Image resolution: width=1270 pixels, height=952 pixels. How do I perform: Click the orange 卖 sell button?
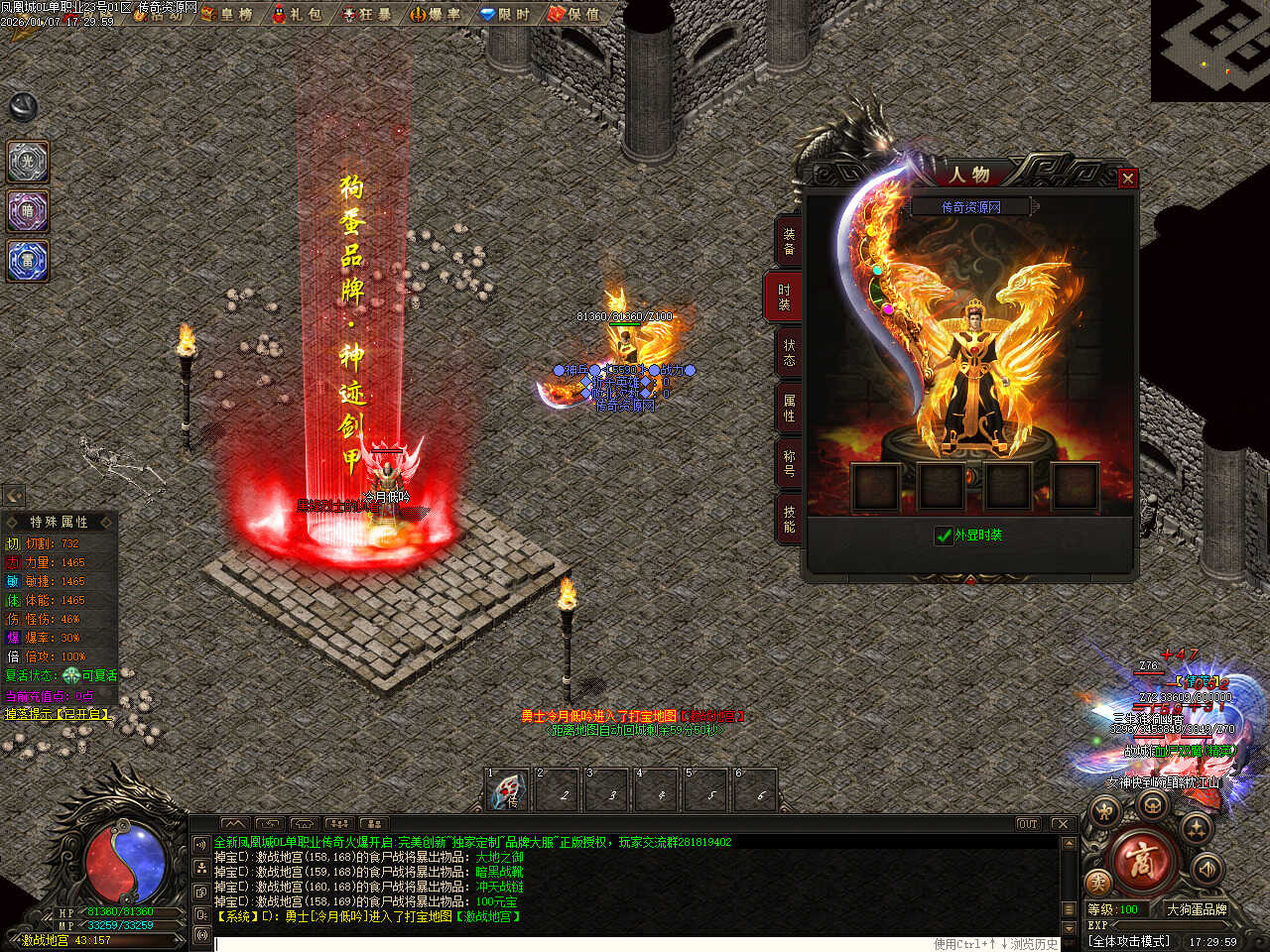point(1098,882)
